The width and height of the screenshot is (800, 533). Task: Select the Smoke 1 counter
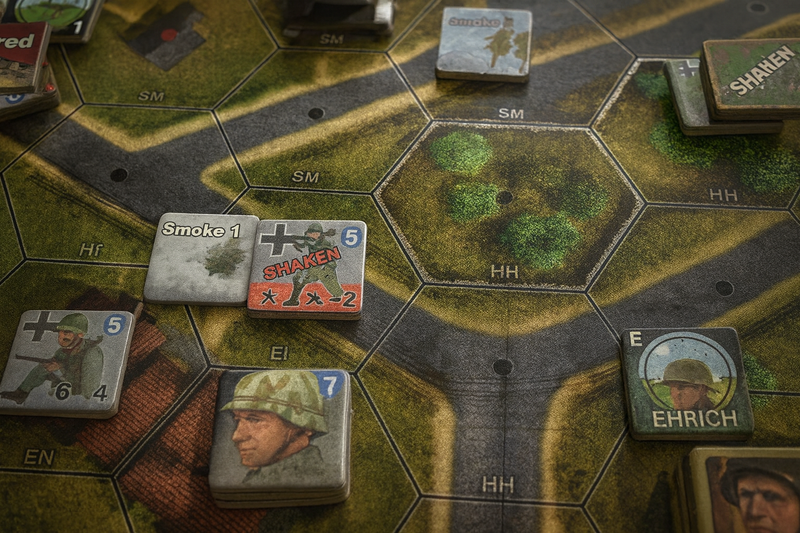pyautogui.click(x=201, y=257)
